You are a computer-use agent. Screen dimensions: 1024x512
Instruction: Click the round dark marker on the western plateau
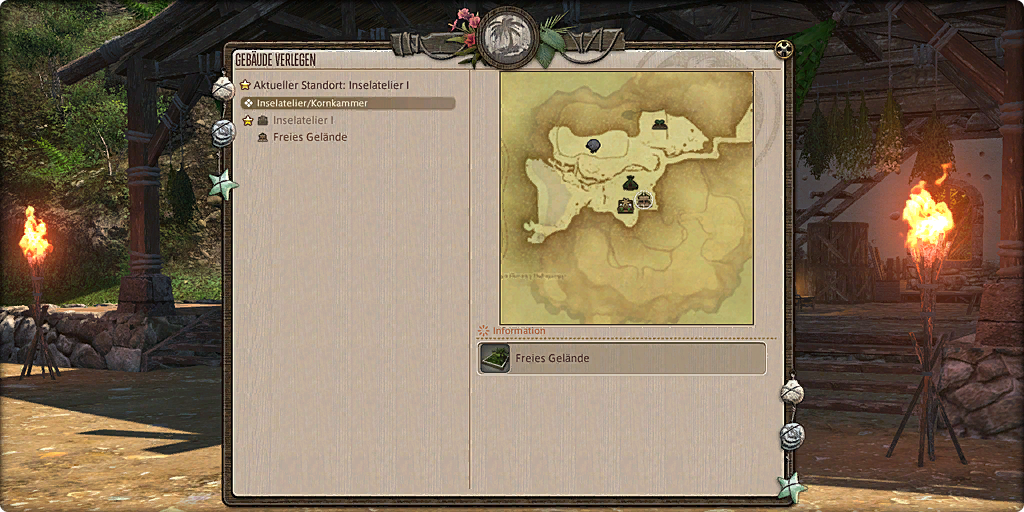pyautogui.click(x=592, y=146)
